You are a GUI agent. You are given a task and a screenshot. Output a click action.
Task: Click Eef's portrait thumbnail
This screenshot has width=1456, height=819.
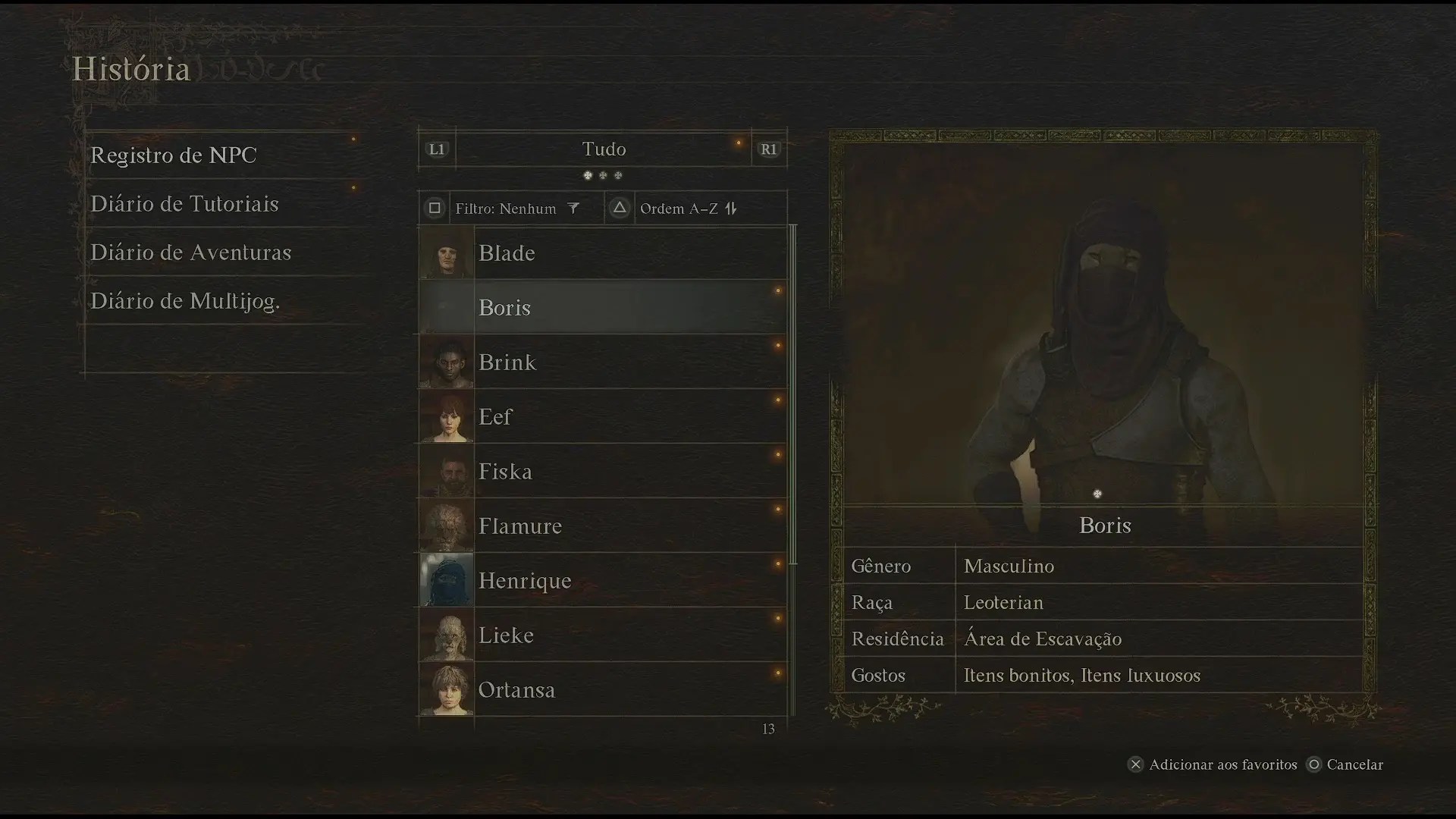(446, 416)
